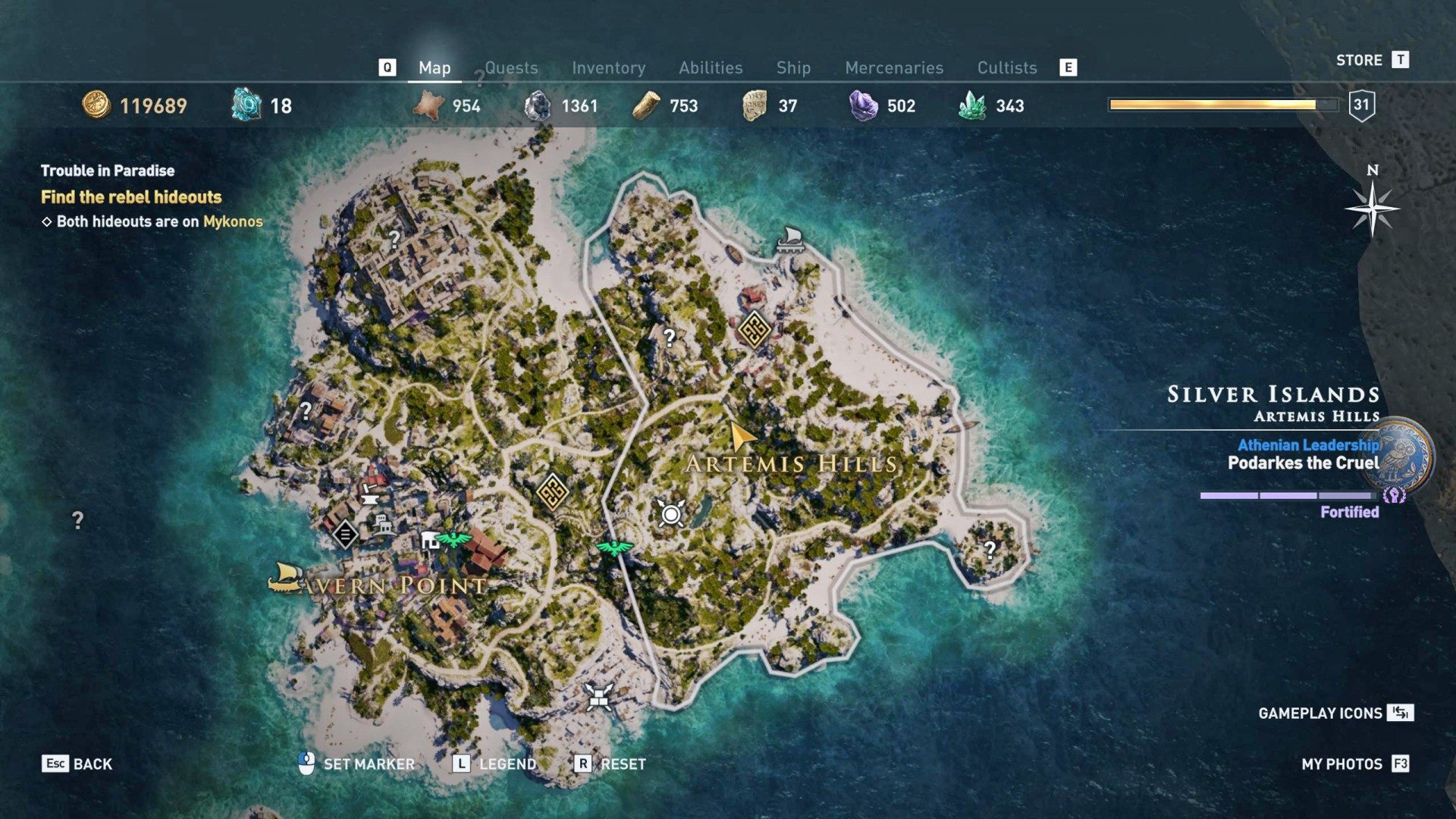Go back with the Back button
The width and height of the screenshot is (1456, 819).
point(77,764)
